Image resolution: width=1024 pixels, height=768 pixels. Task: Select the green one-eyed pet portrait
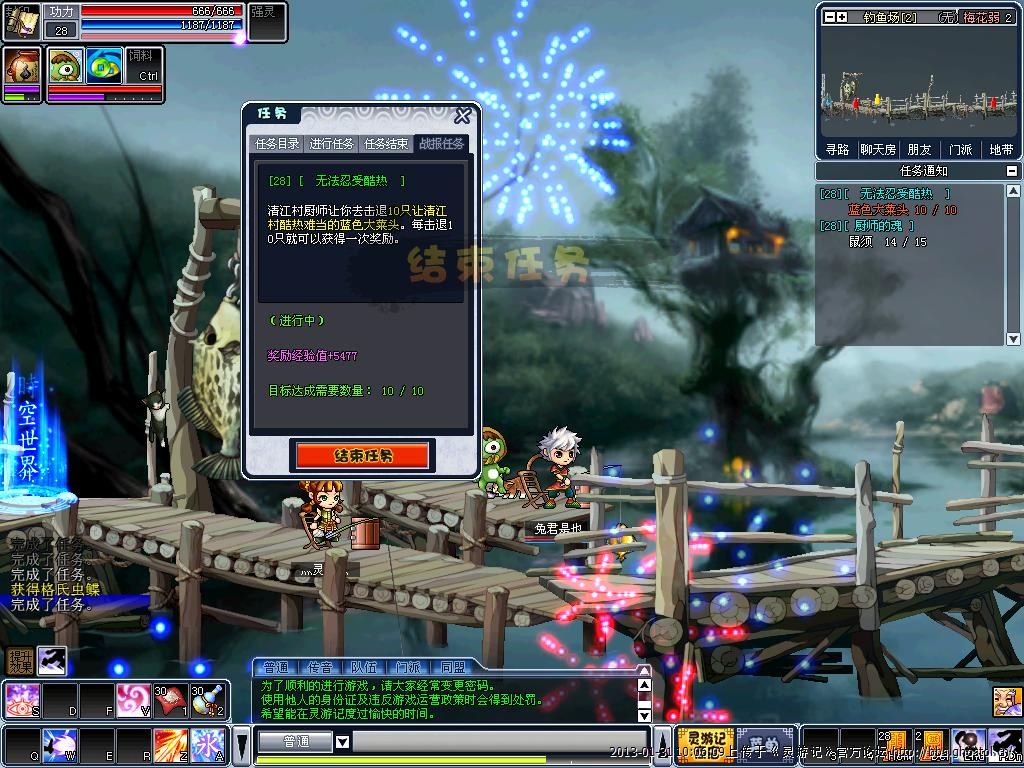(x=66, y=65)
